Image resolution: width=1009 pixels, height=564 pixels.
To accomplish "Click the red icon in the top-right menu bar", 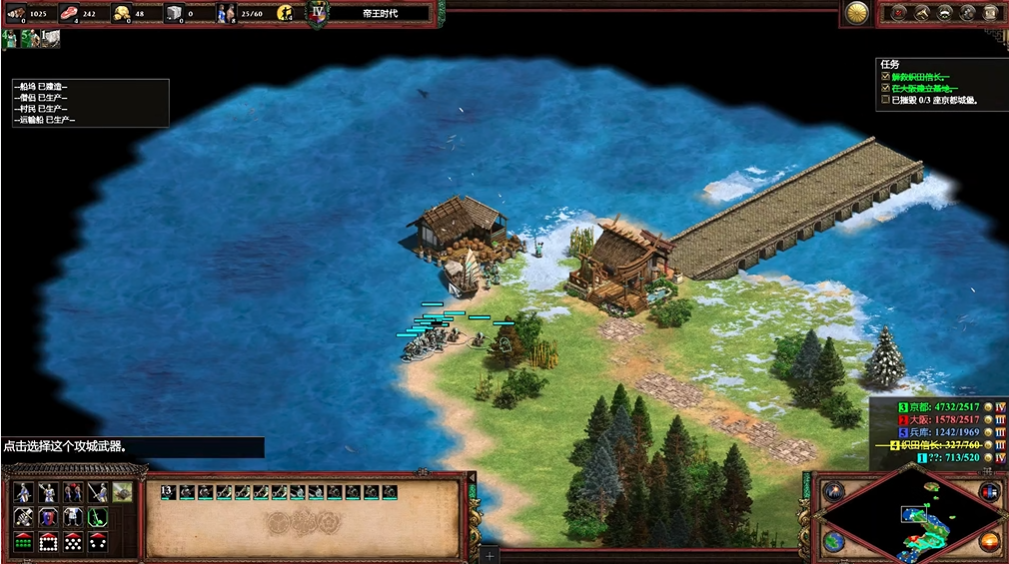I will tap(898, 13).
